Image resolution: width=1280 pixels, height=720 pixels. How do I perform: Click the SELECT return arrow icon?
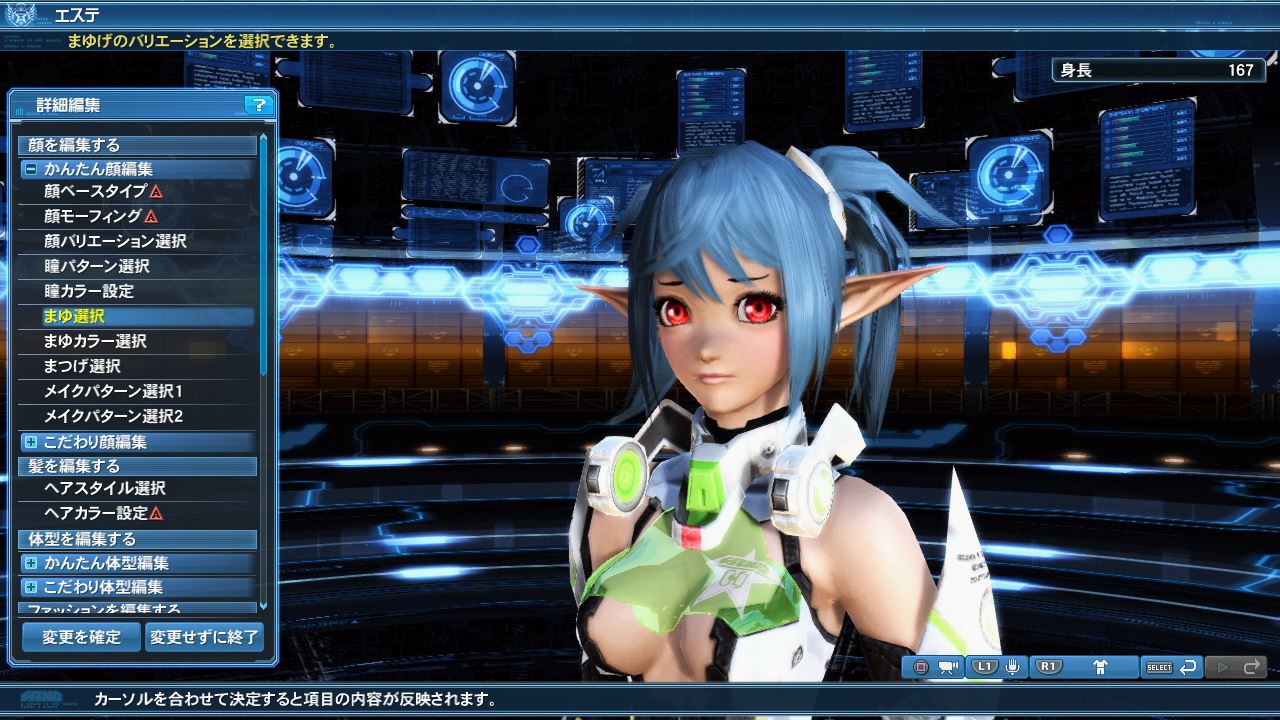(1190, 665)
